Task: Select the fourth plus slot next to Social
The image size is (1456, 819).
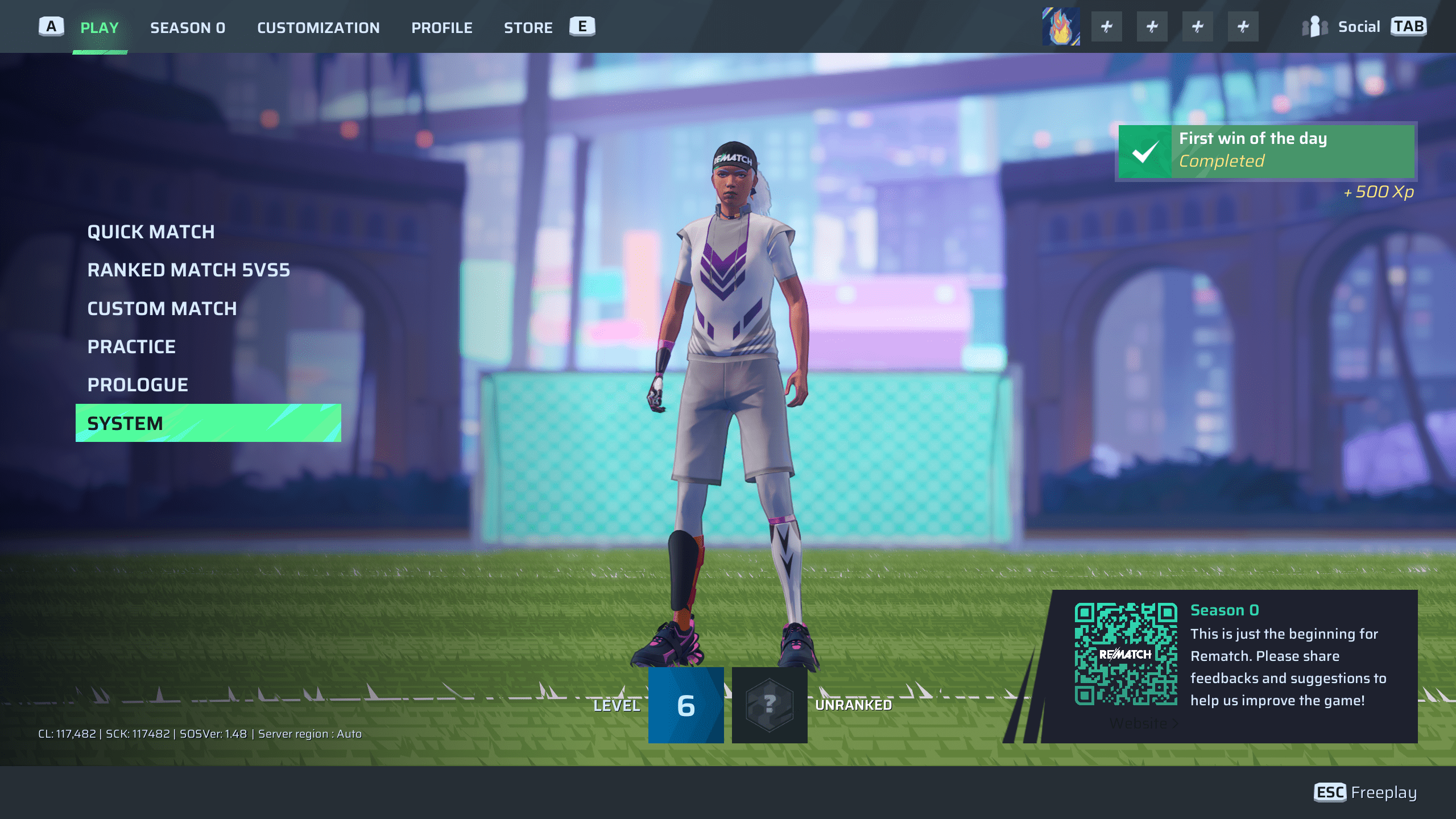Action: (1243, 26)
